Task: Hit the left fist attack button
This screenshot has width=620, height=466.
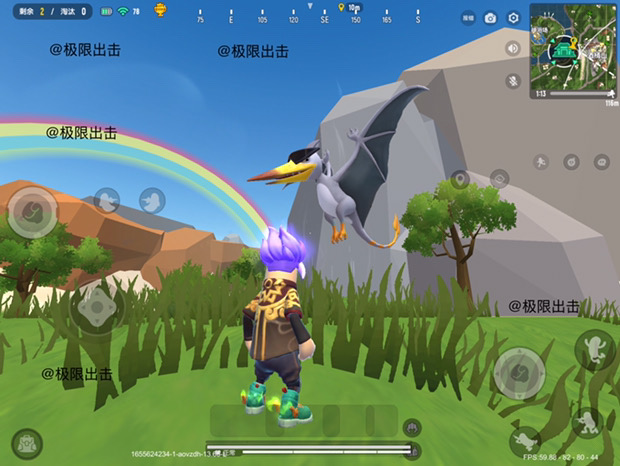Action: (32, 211)
